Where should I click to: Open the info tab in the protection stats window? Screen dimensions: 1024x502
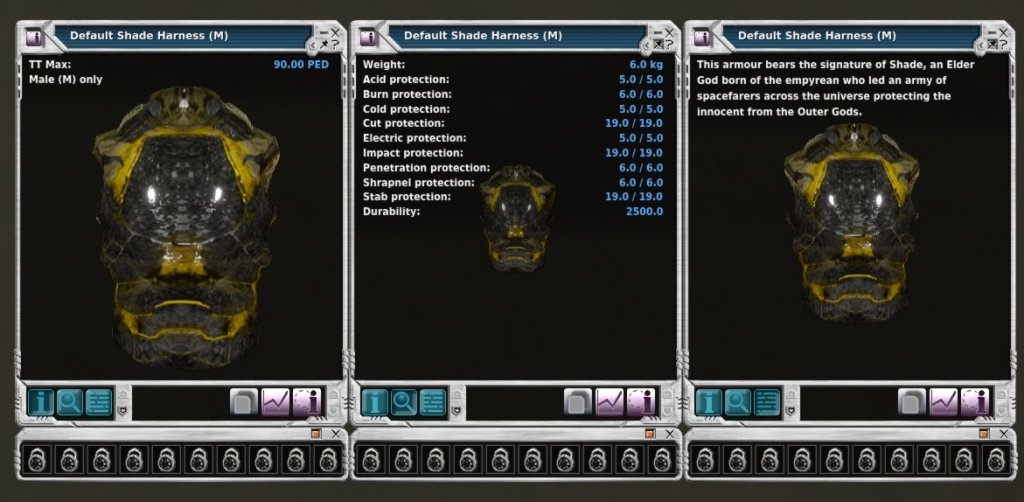pos(375,402)
